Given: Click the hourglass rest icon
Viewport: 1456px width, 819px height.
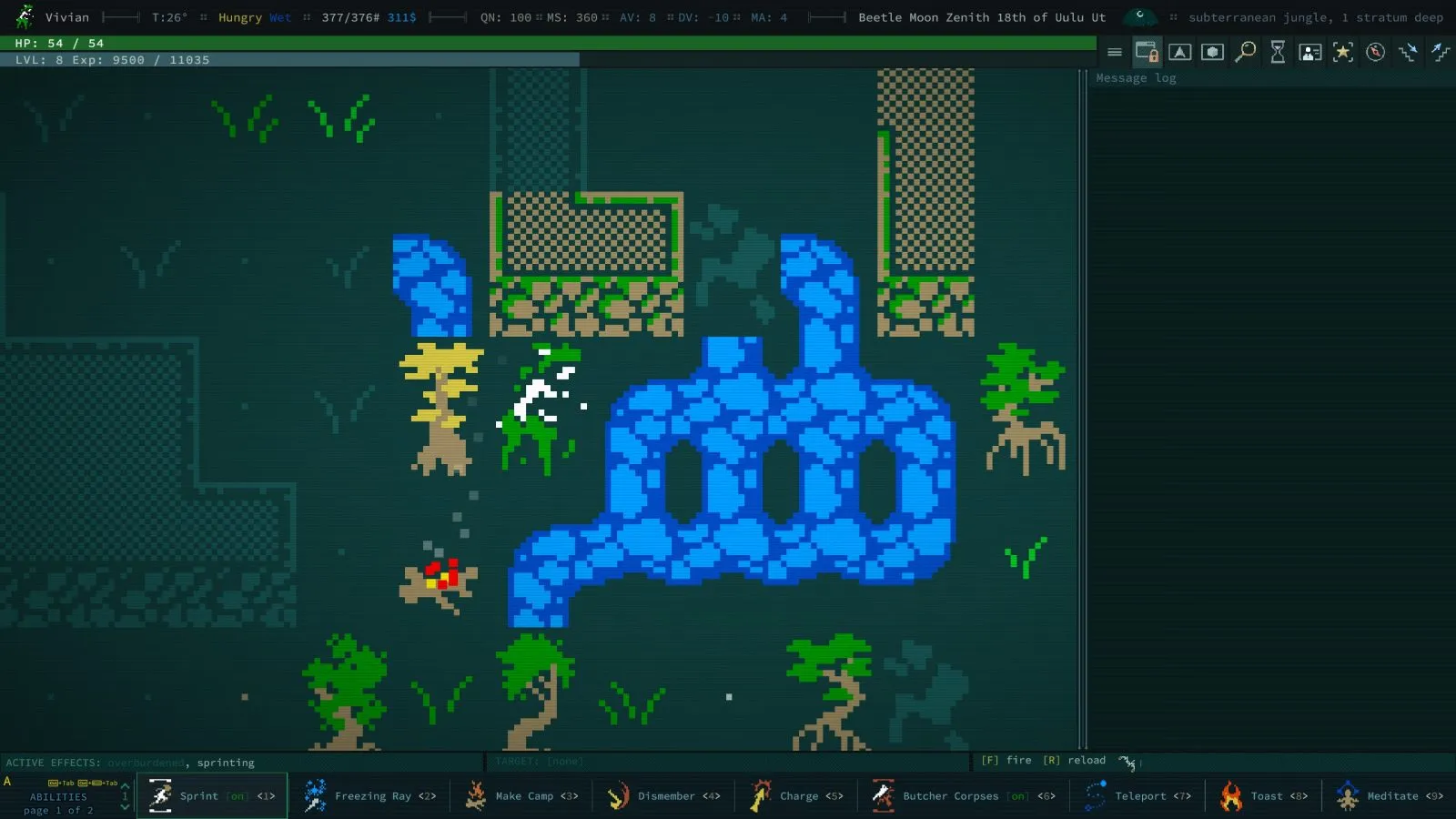Looking at the screenshot, I should (1278, 52).
